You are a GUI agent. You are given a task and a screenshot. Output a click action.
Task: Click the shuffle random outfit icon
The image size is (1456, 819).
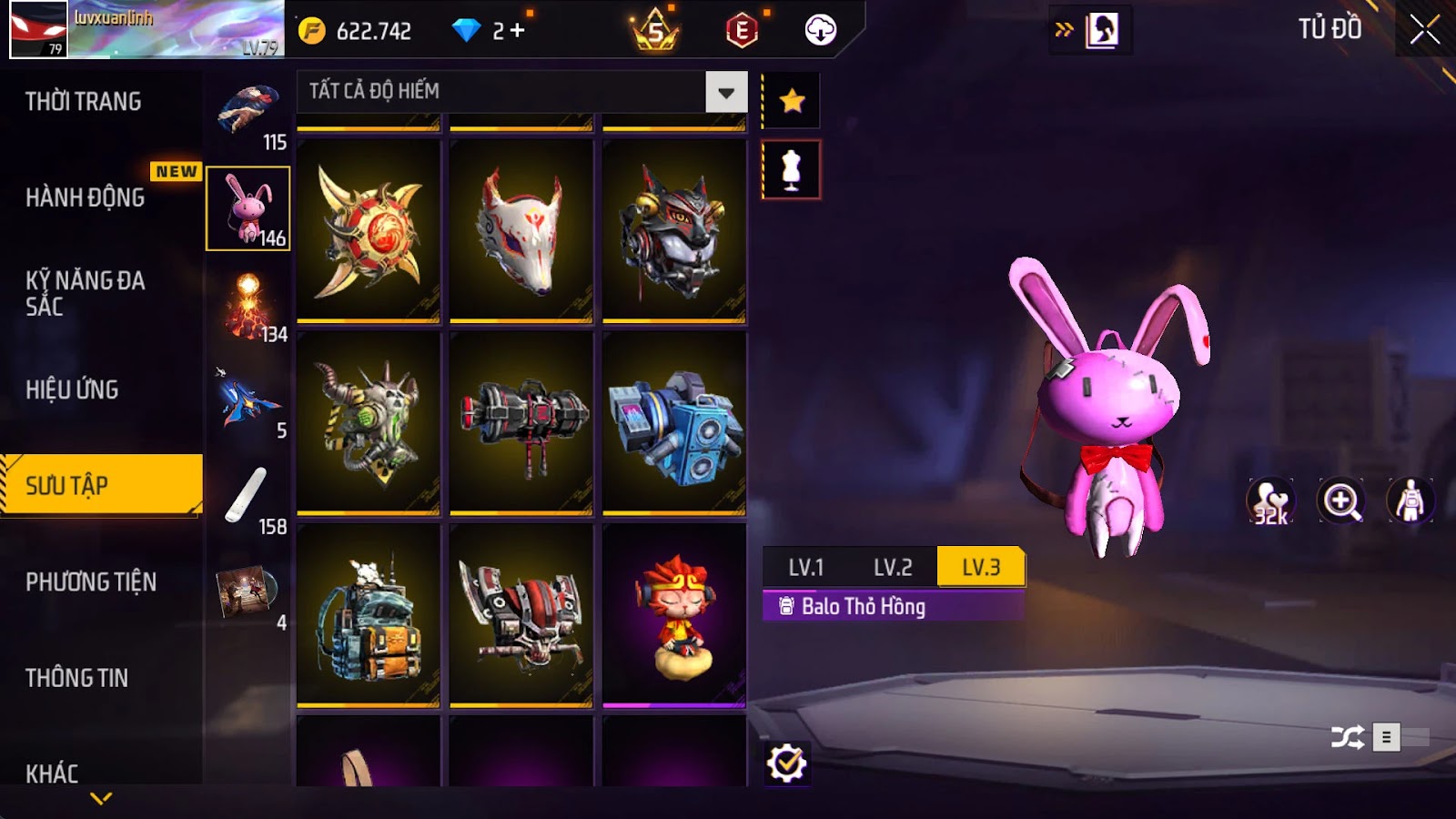point(1348,737)
